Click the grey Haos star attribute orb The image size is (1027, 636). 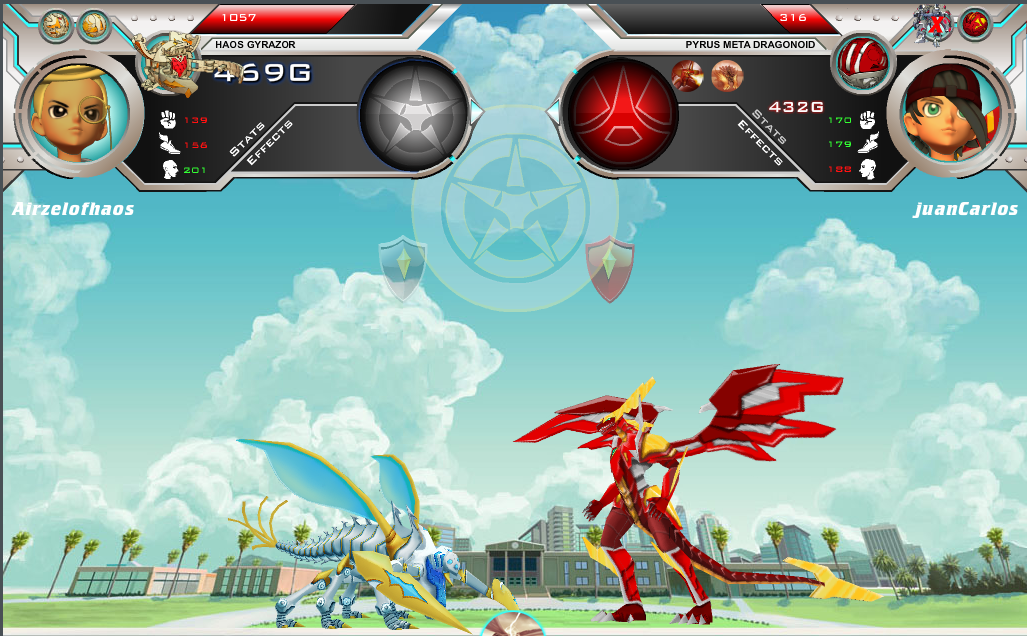tap(414, 112)
